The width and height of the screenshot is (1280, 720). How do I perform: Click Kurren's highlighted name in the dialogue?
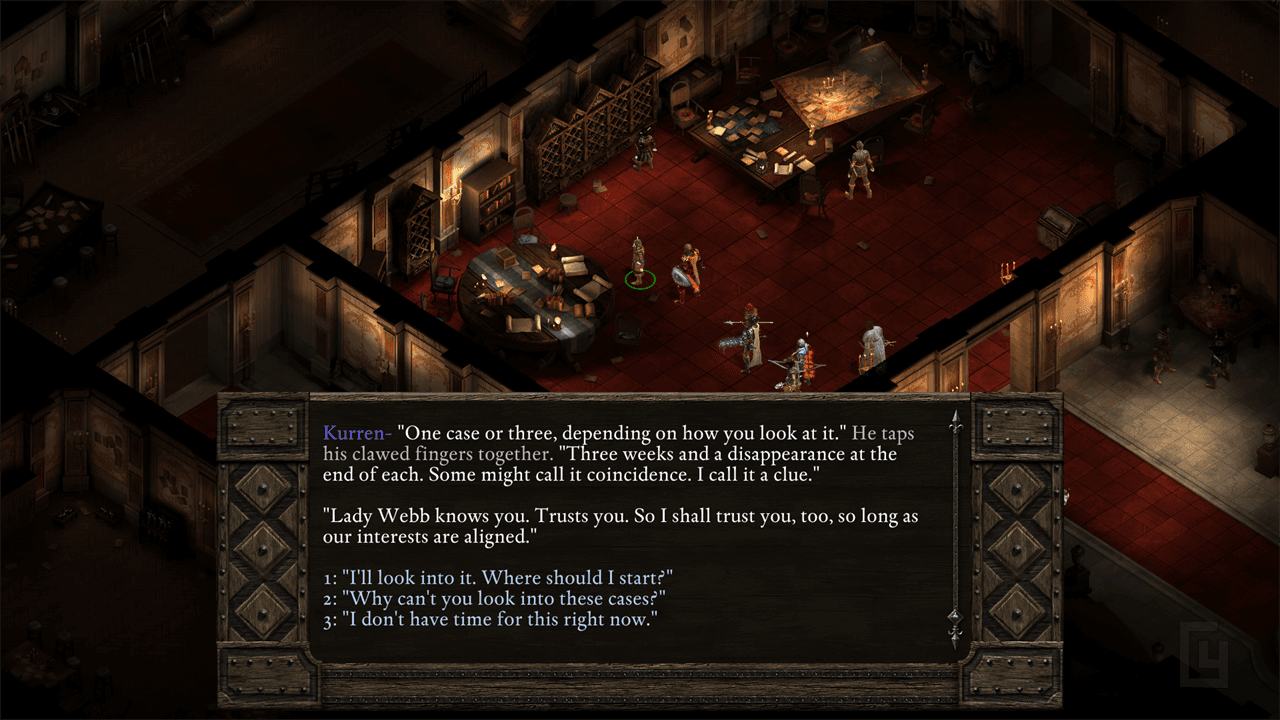[x=354, y=433]
